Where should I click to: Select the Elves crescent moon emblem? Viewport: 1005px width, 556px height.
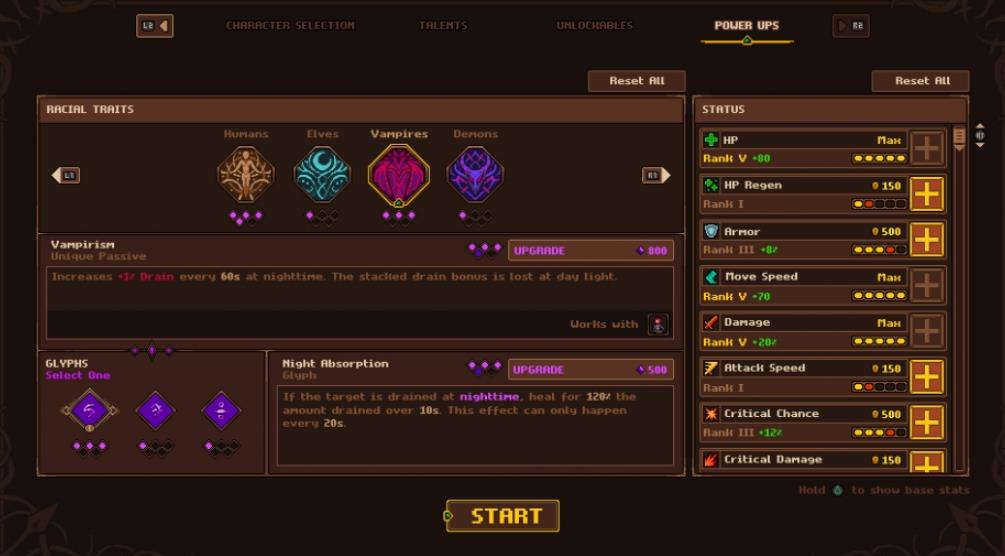[x=322, y=174]
